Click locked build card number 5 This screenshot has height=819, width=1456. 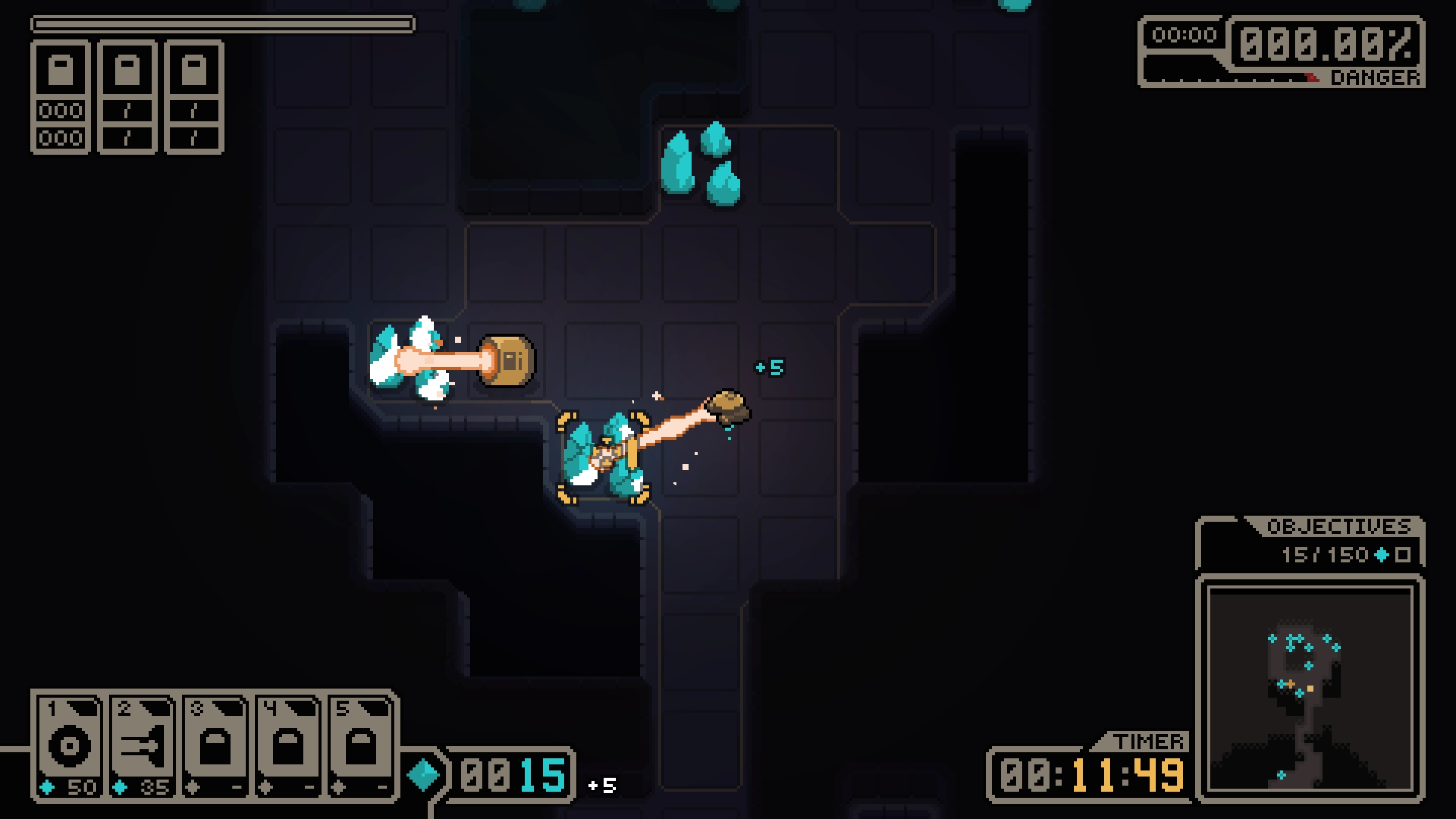tap(361, 746)
